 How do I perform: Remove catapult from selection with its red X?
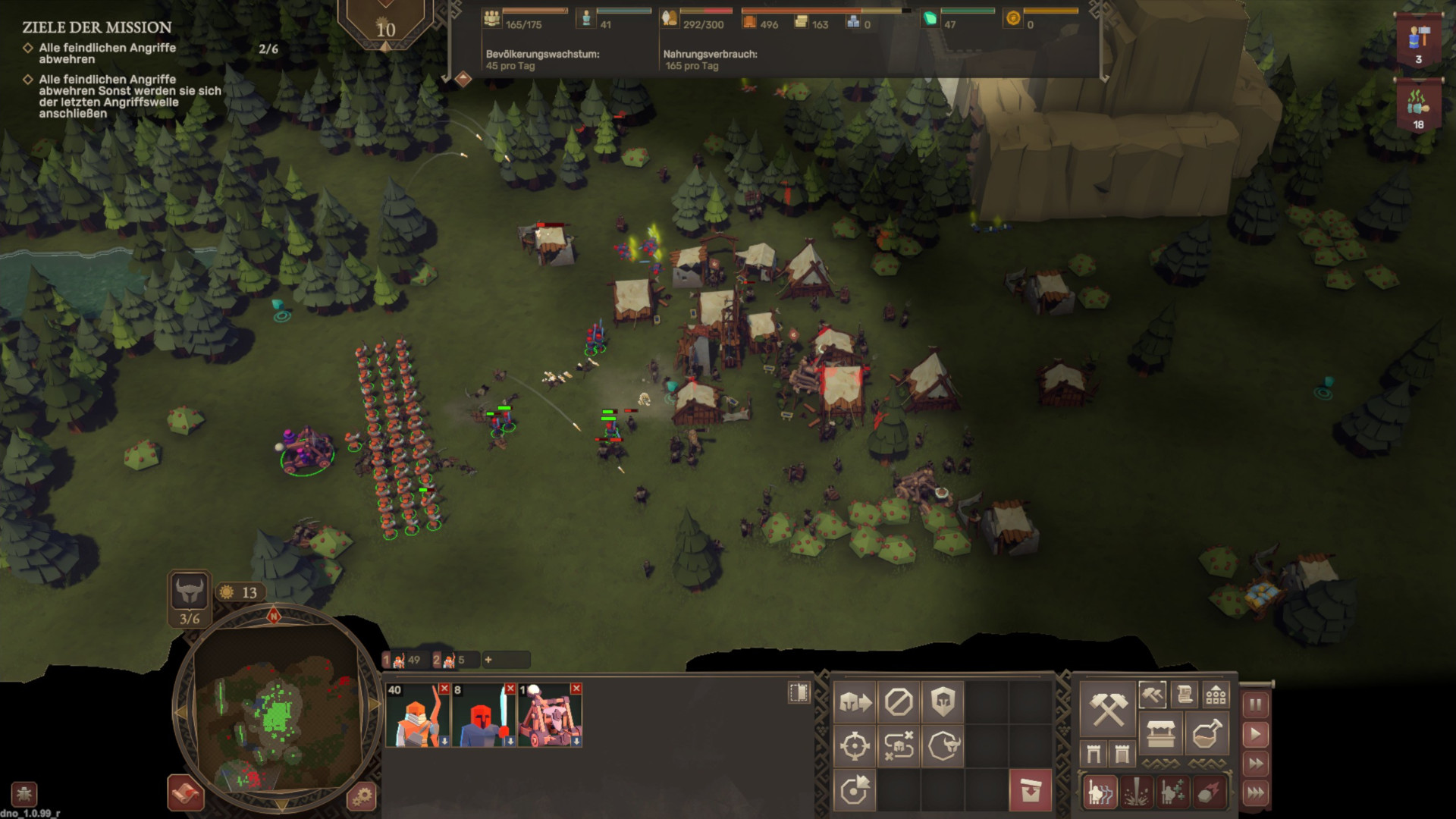576,689
